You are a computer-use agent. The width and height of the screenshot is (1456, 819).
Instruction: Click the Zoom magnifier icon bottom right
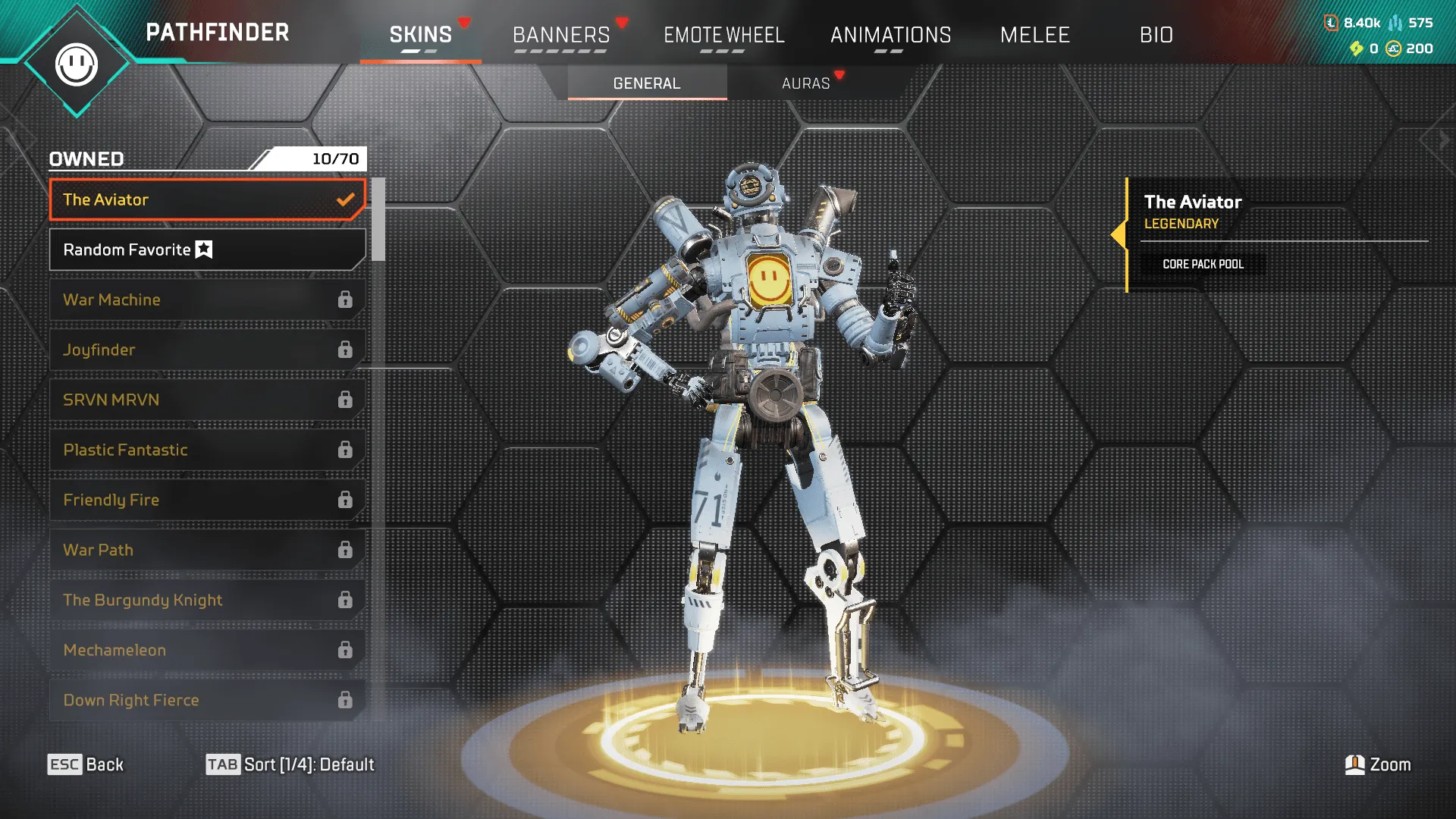click(1354, 764)
